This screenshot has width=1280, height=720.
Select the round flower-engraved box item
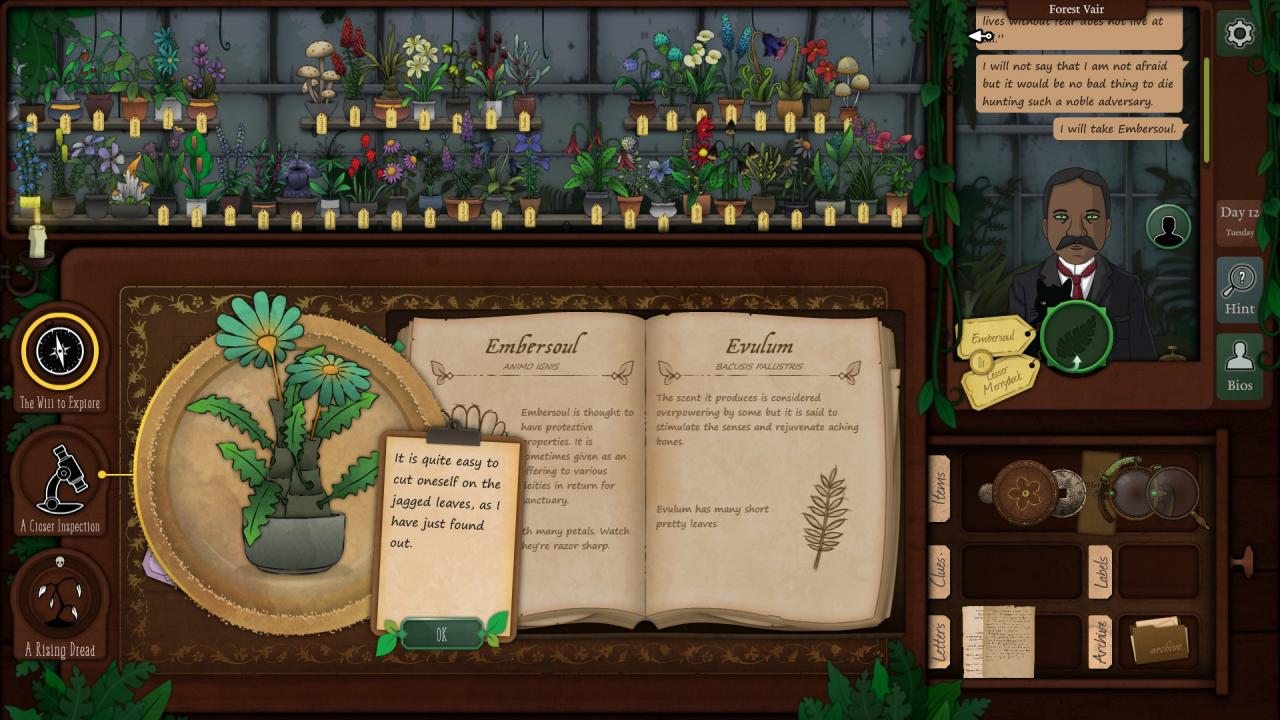[x=1025, y=493]
